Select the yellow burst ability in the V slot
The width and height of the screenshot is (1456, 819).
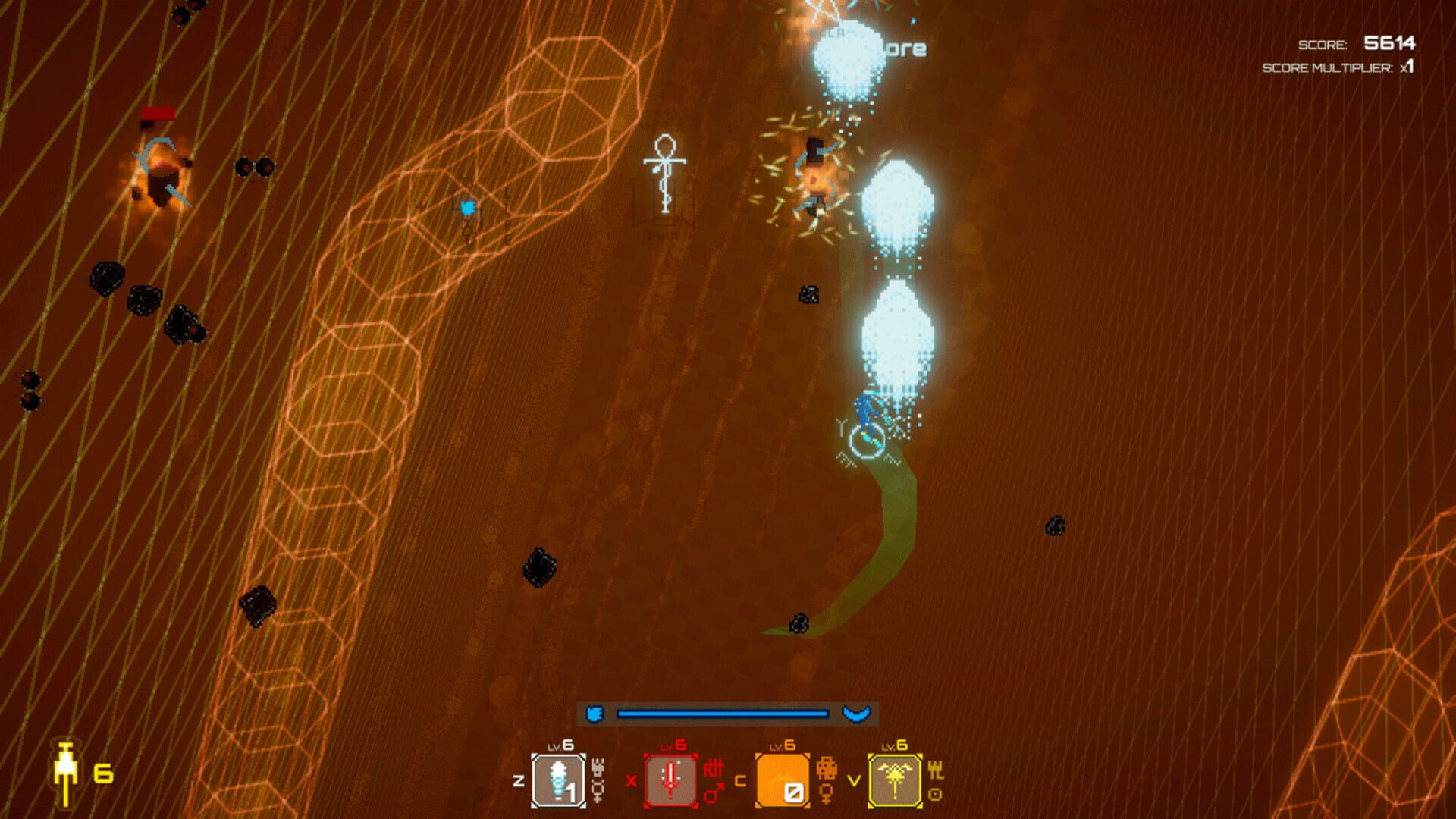pyautogui.click(x=893, y=780)
